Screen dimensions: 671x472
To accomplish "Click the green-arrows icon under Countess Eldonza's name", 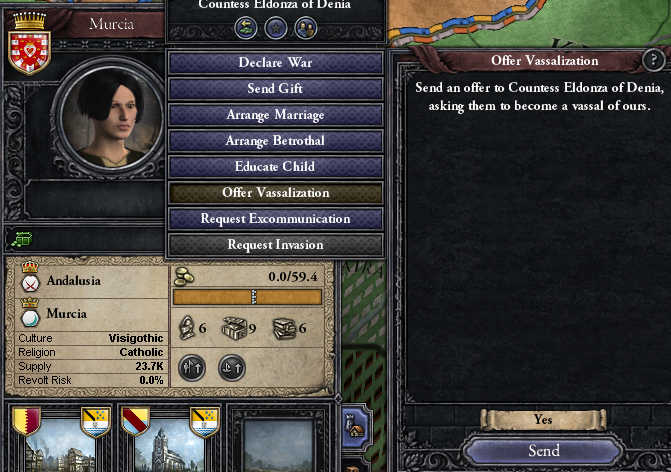I will (247, 27).
